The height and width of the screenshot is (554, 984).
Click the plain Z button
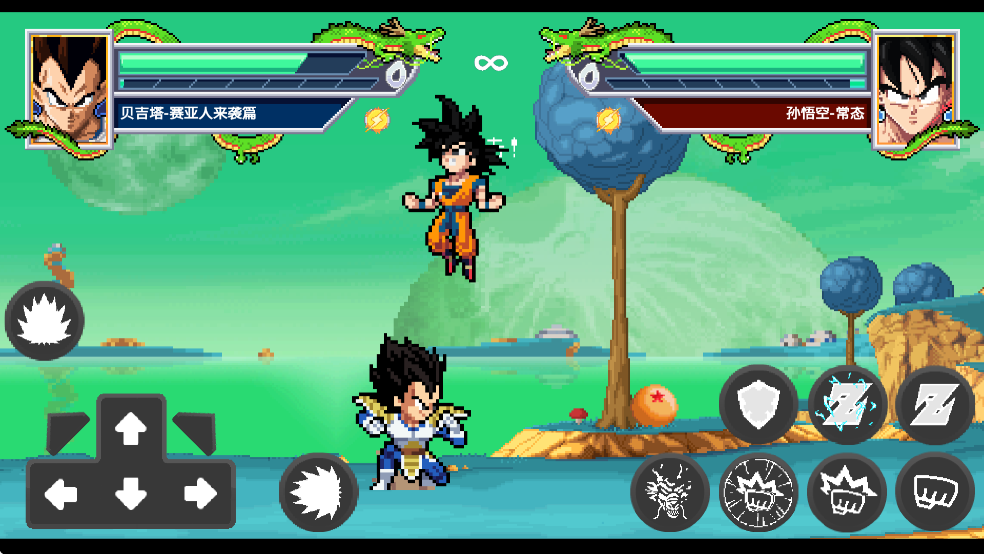point(935,405)
